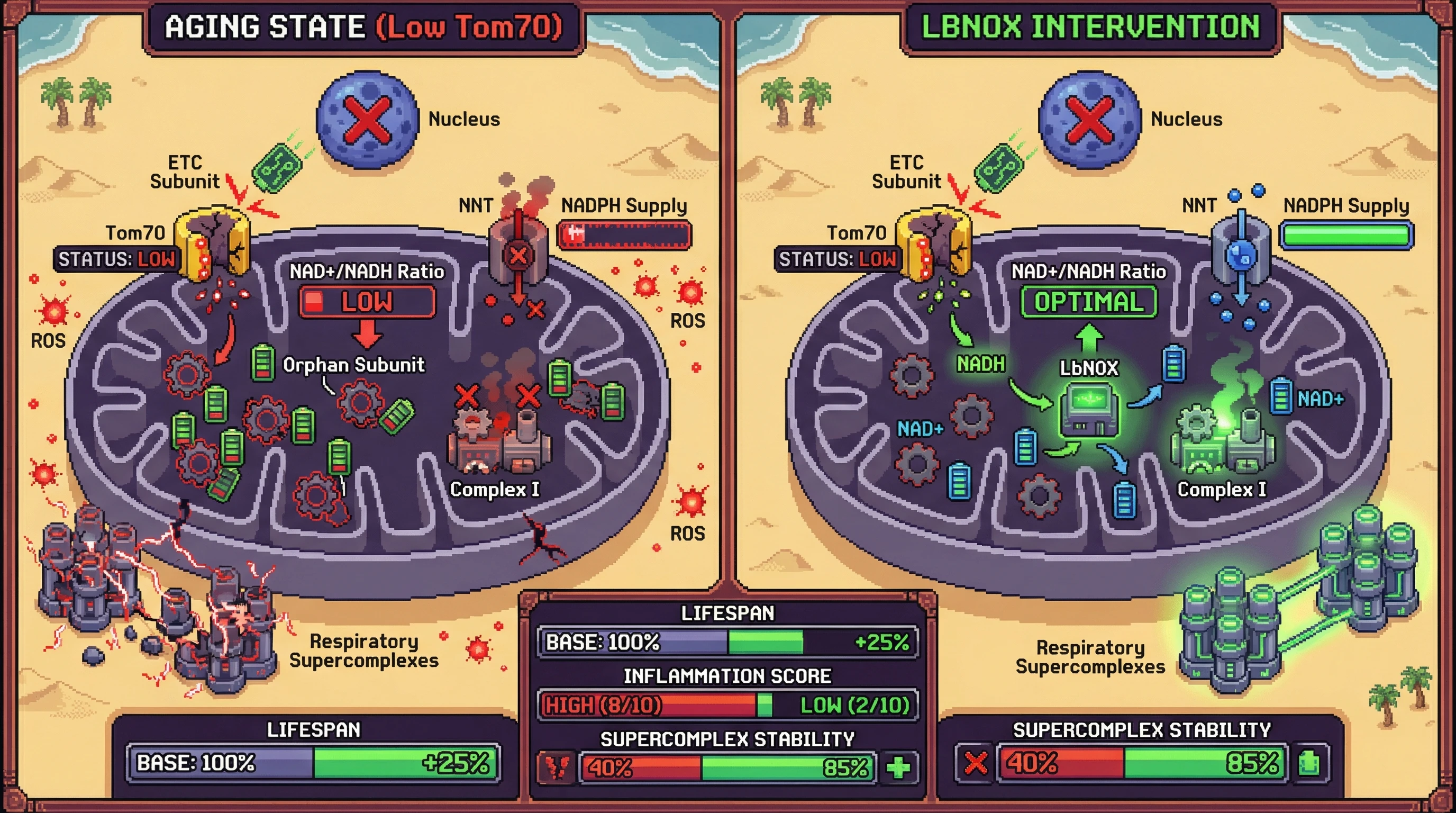The width and height of the screenshot is (1456, 813).
Task: Select the green battery icon by the stability bar
Action: coord(1309,763)
